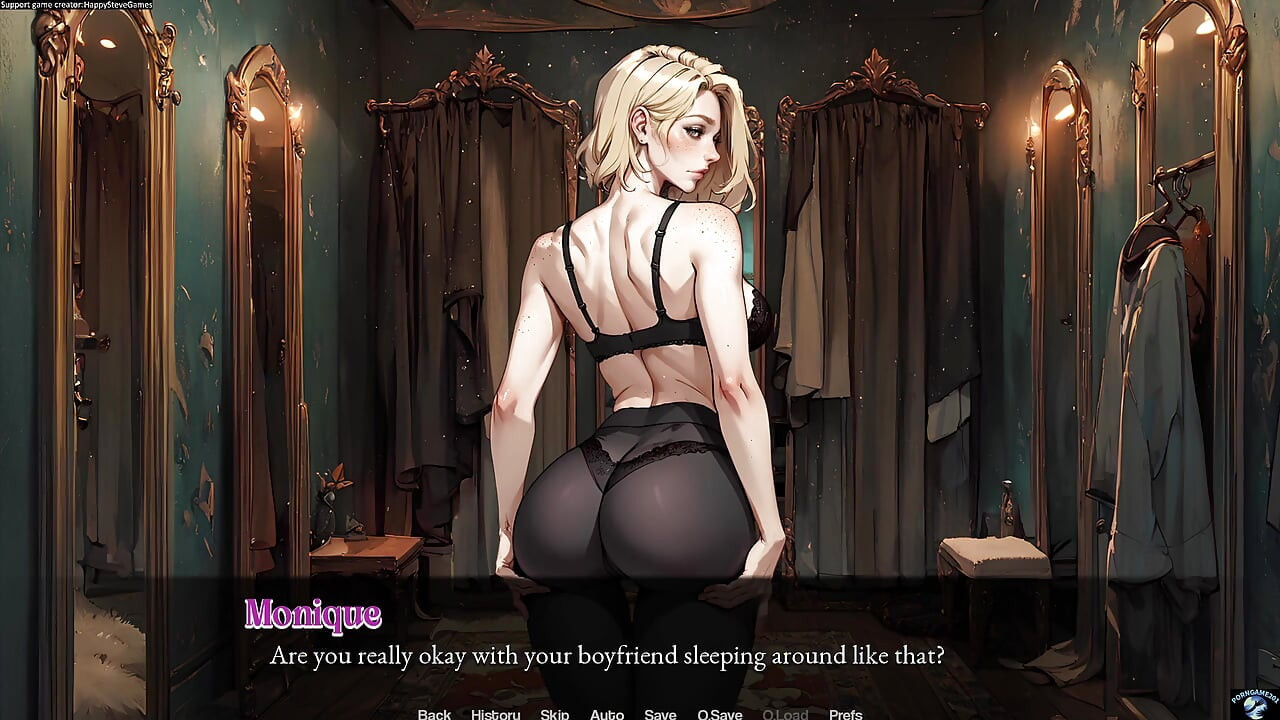Viewport: 1280px width, 720px height.
Task: Save progress from the quick menu
Action: (x=660, y=714)
